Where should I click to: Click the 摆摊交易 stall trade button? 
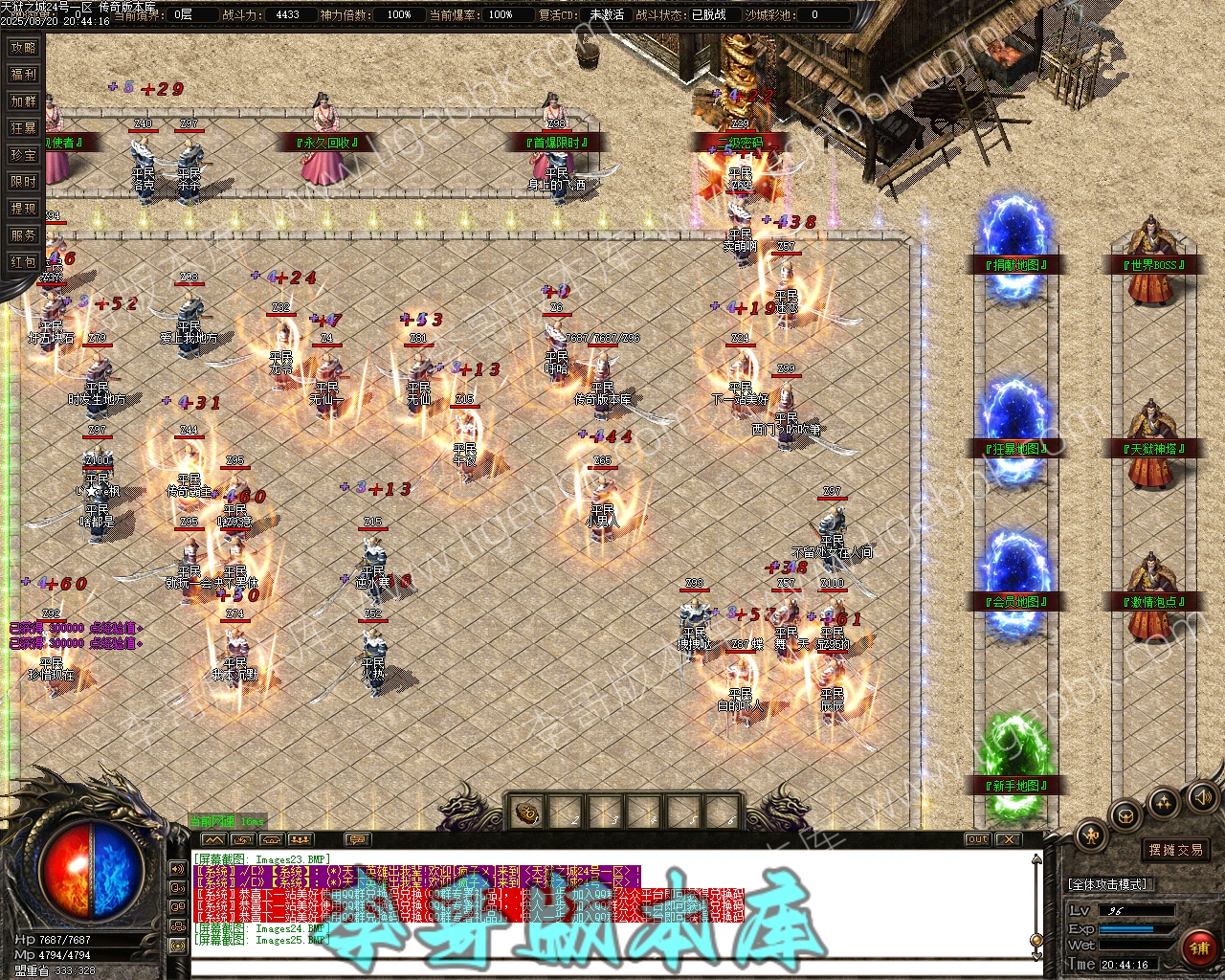tap(1176, 850)
